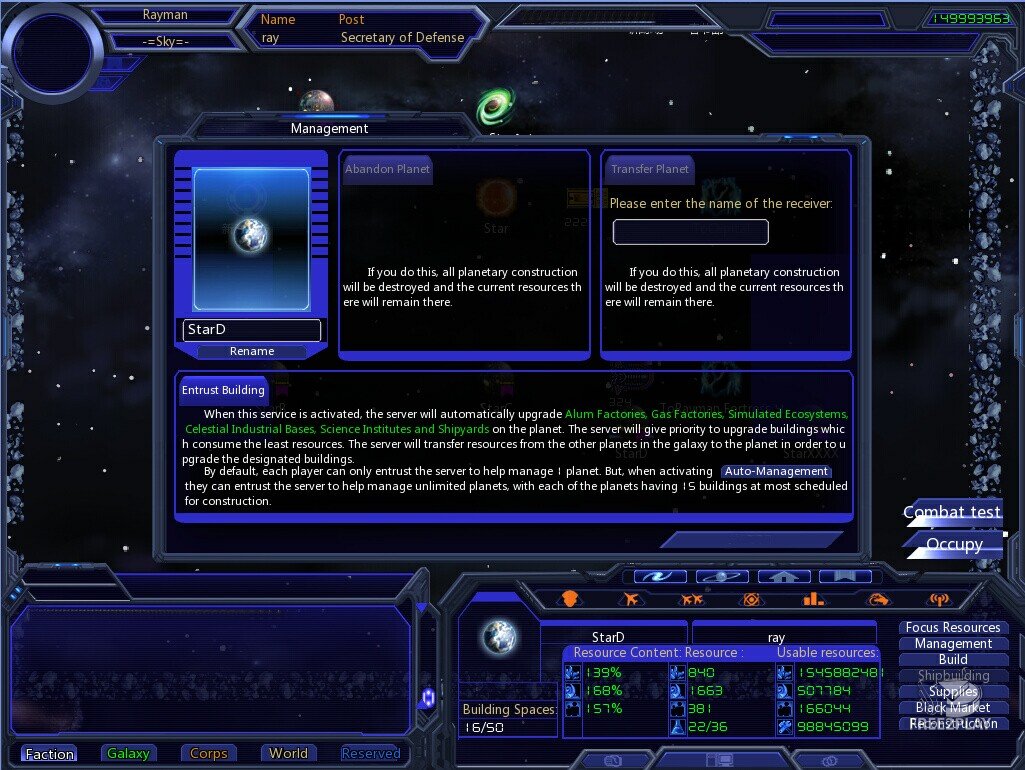Open the Black Market
Viewport: 1025px width, 770px height.
tap(953, 708)
